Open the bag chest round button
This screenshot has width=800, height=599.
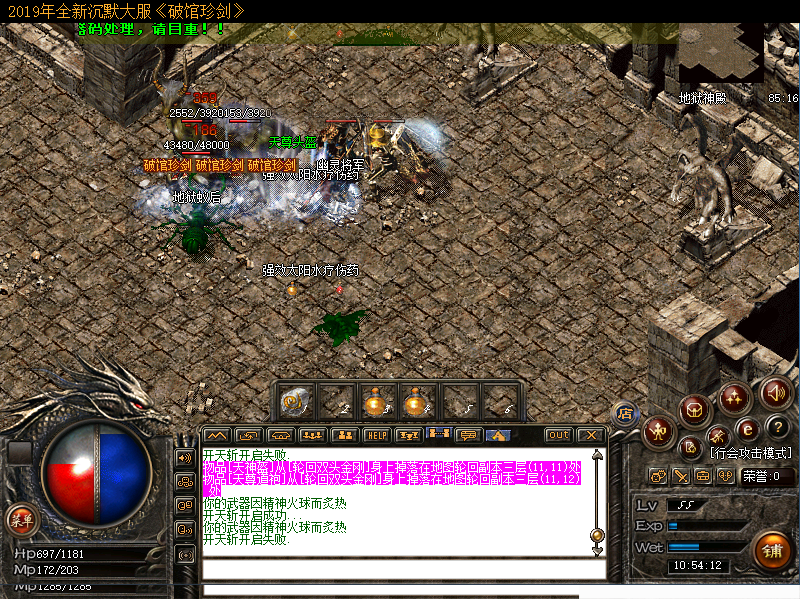point(694,408)
